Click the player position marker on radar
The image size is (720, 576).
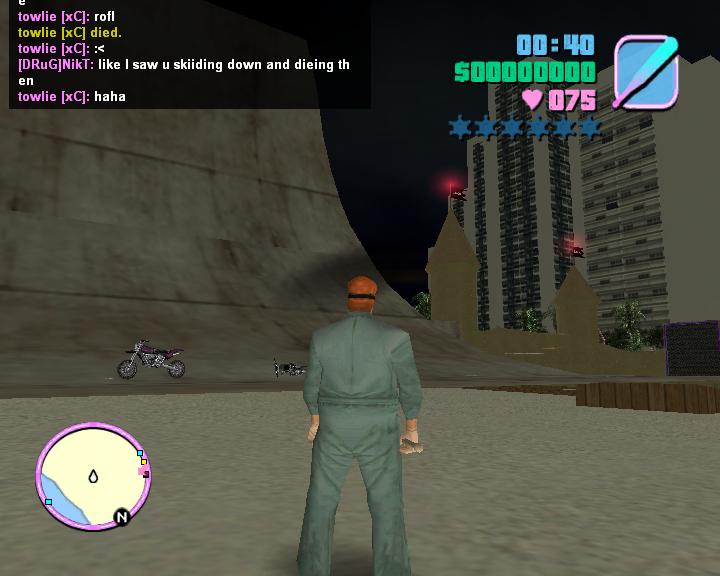click(93, 476)
